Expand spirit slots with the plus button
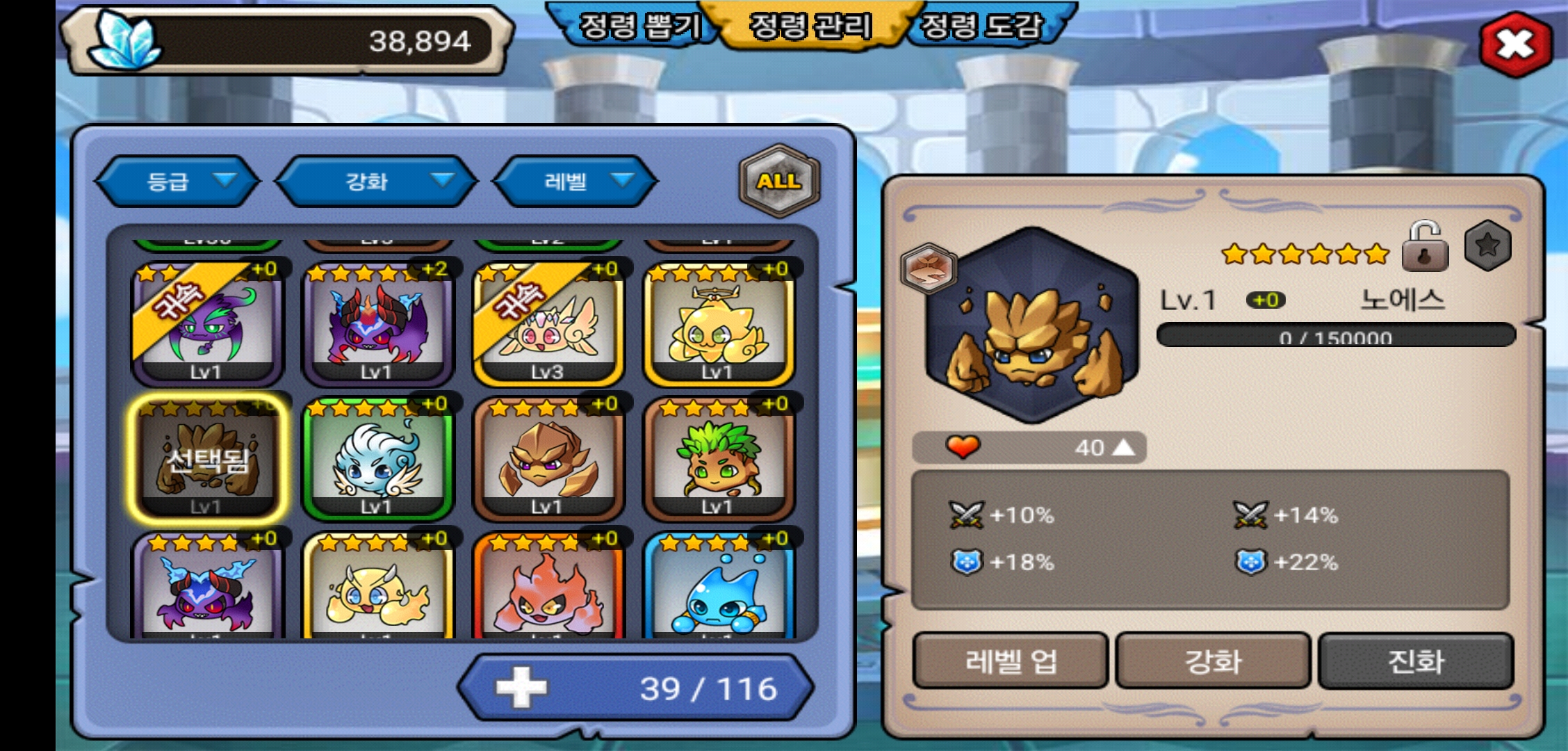The width and height of the screenshot is (1568, 751). point(521,688)
